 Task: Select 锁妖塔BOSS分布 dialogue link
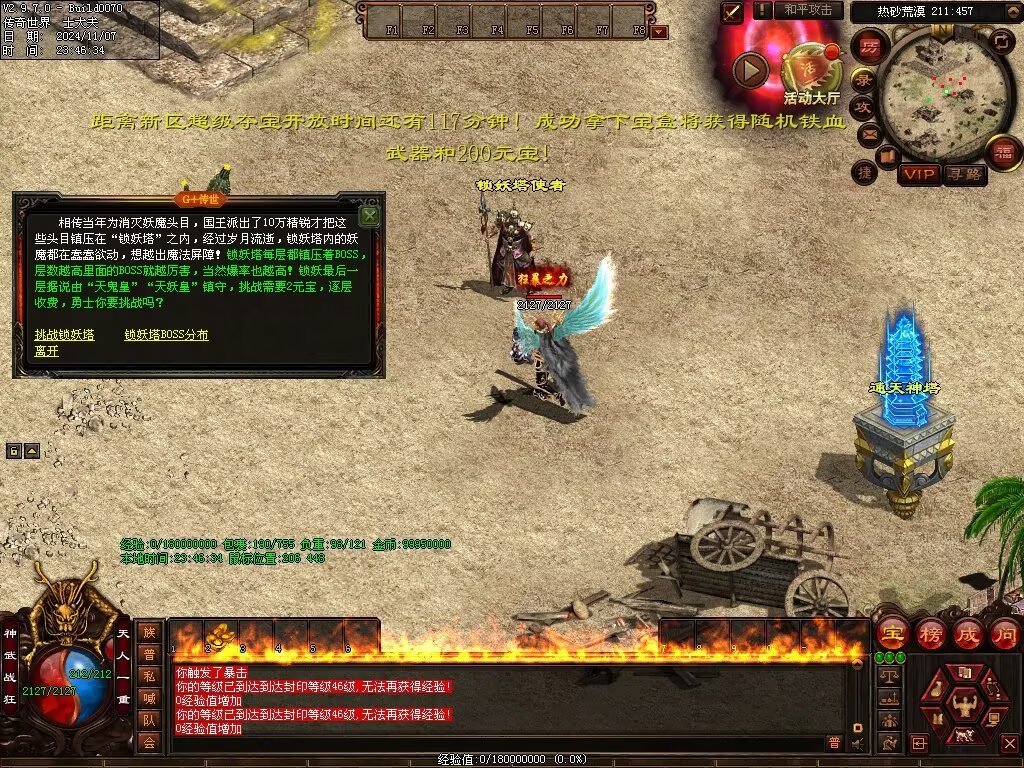(166, 335)
